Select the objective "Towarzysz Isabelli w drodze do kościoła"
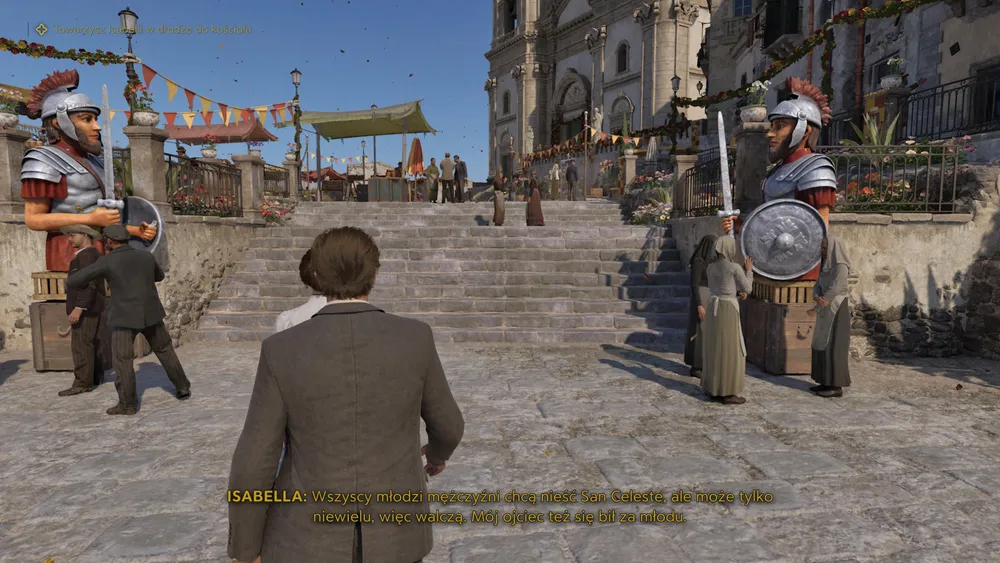 (153, 30)
